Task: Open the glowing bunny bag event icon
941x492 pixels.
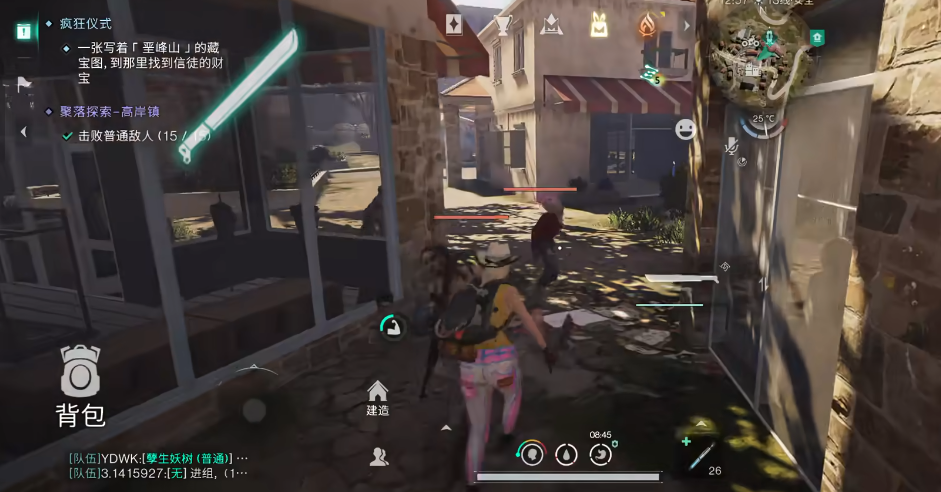Action: click(598, 24)
